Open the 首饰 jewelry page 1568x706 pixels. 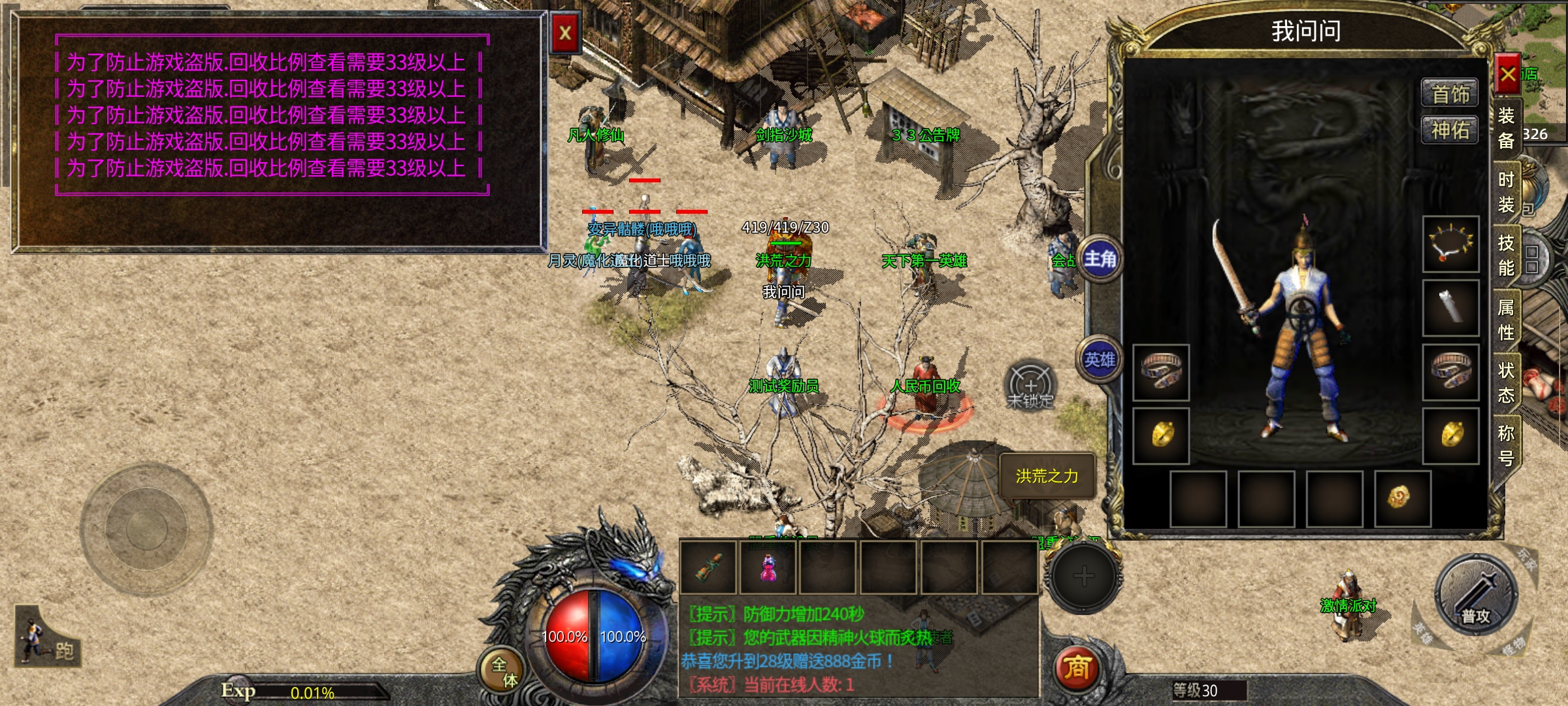coord(1450,94)
